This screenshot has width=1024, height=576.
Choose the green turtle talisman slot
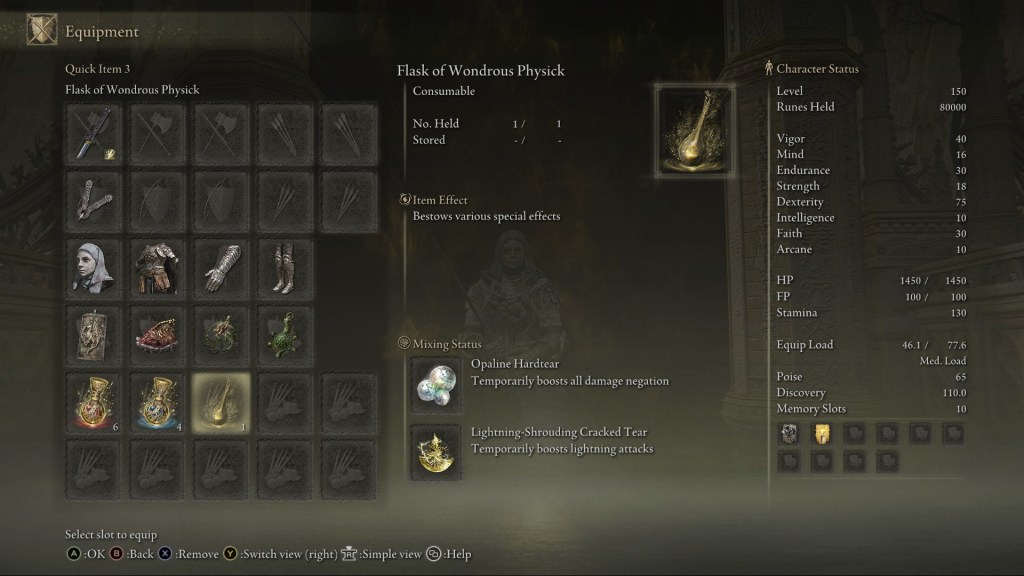pos(283,333)
